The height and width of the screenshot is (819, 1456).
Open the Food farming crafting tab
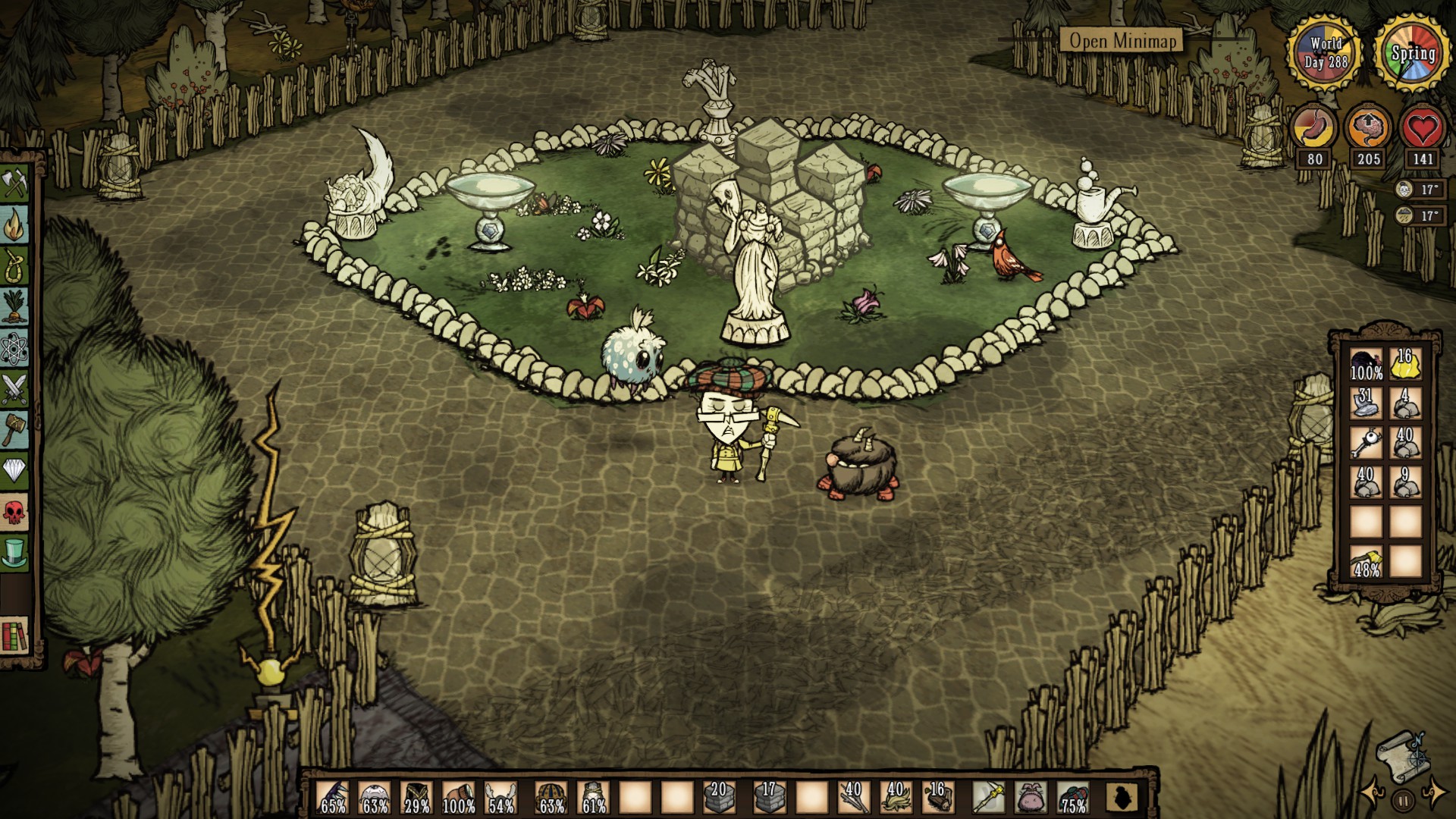point(14,306)
